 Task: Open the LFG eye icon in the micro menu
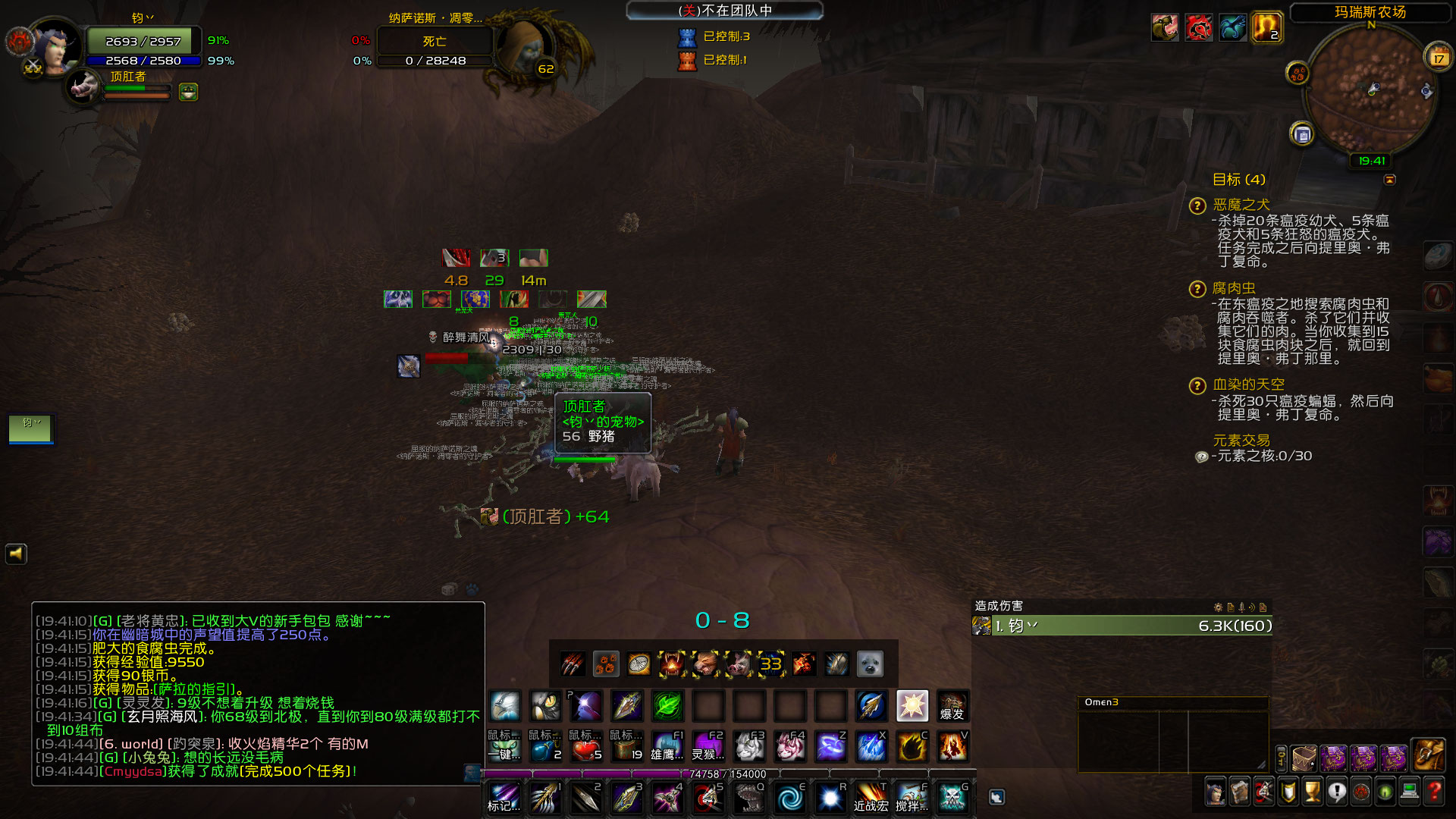point(1385,792)
